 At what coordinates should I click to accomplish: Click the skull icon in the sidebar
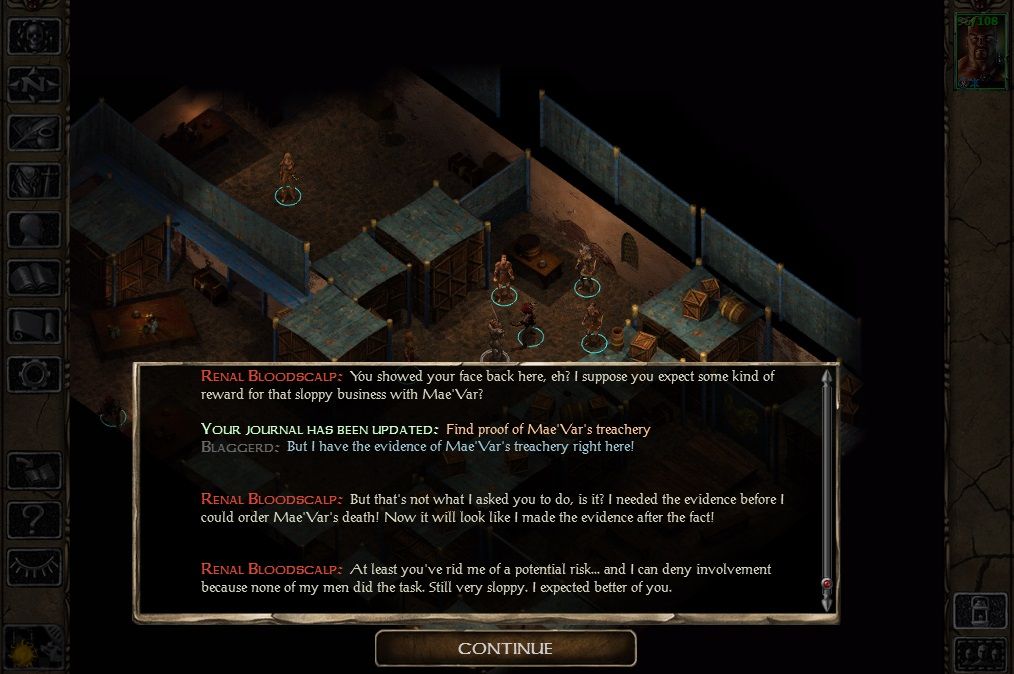click(34, 36)
